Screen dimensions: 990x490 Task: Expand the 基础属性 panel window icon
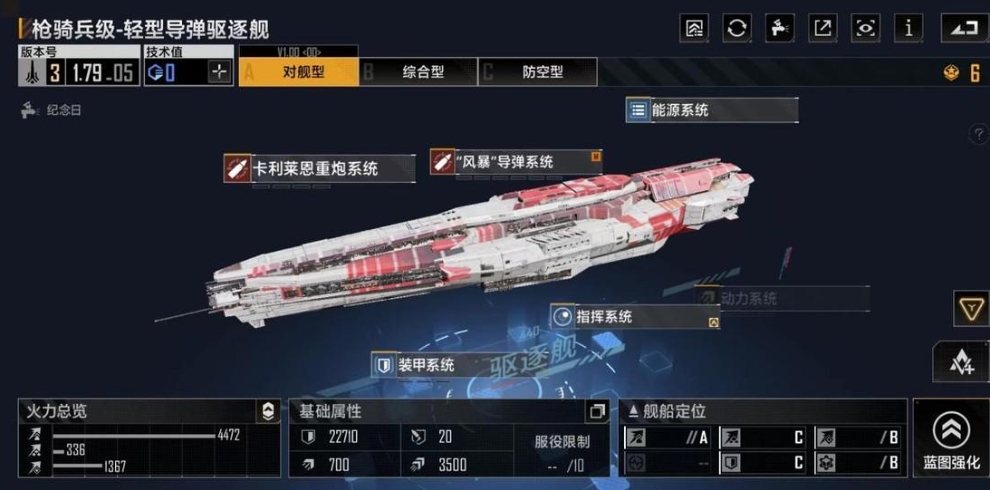click(x=597, y=411)
